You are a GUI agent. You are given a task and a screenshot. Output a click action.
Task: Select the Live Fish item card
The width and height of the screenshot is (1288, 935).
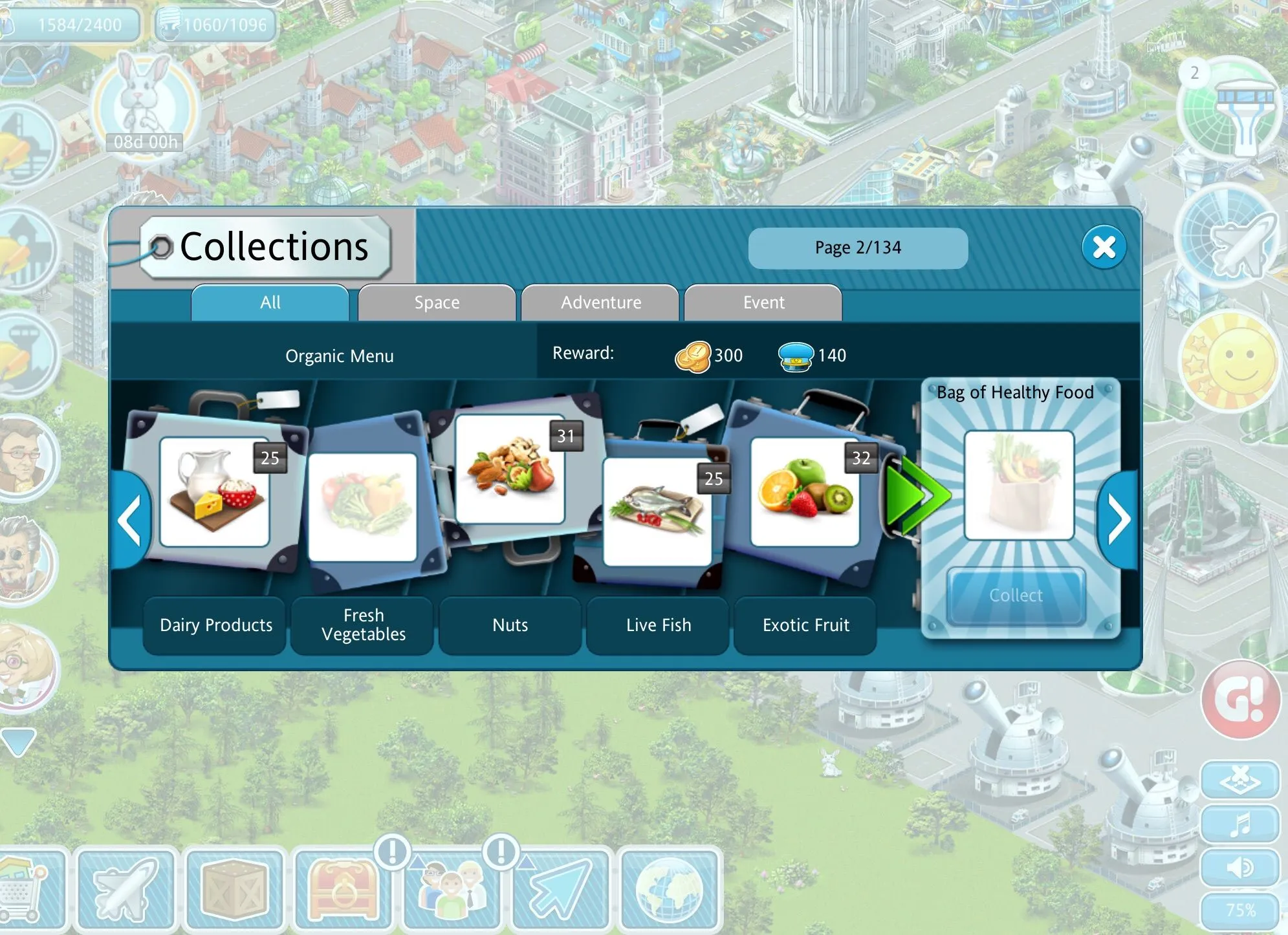657,511
